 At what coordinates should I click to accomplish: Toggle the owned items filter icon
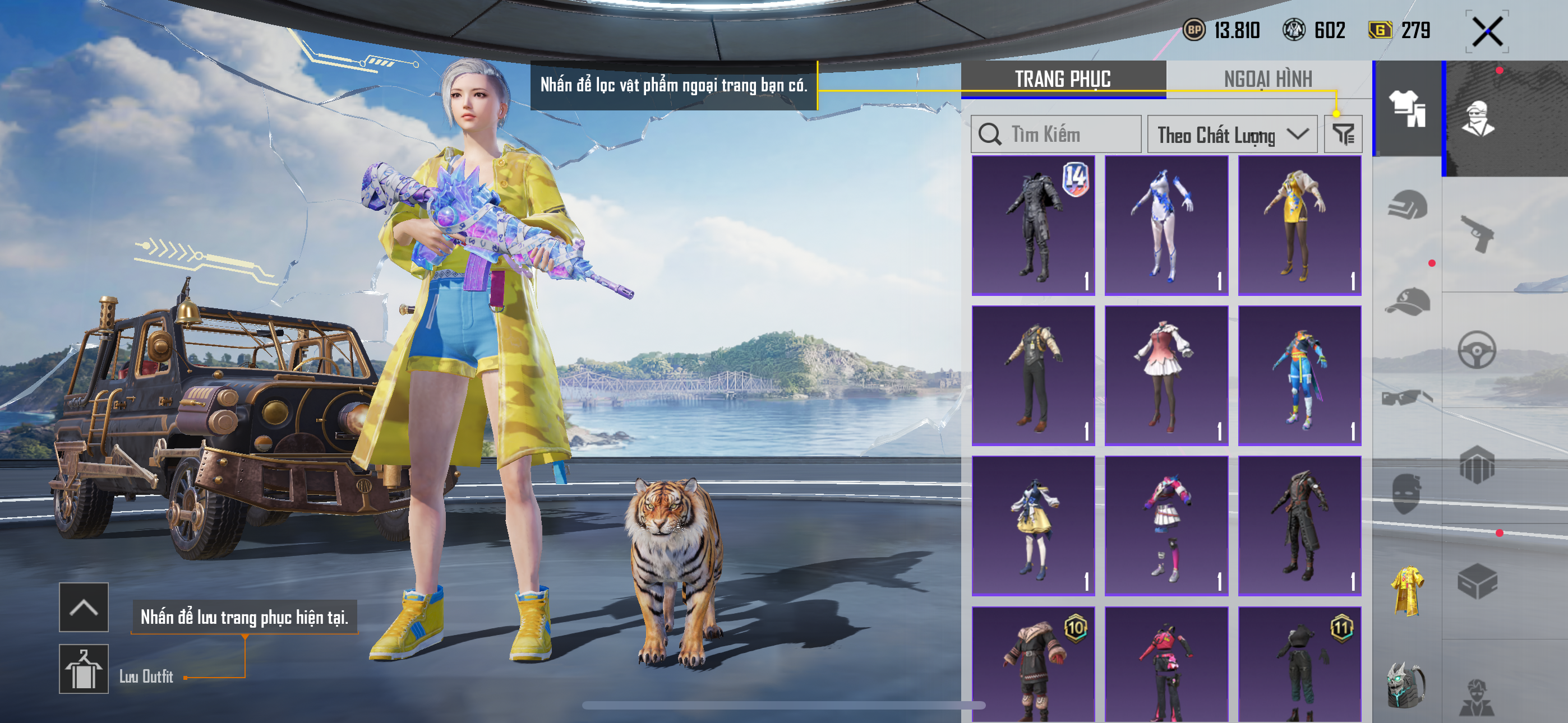(1343, 135)
